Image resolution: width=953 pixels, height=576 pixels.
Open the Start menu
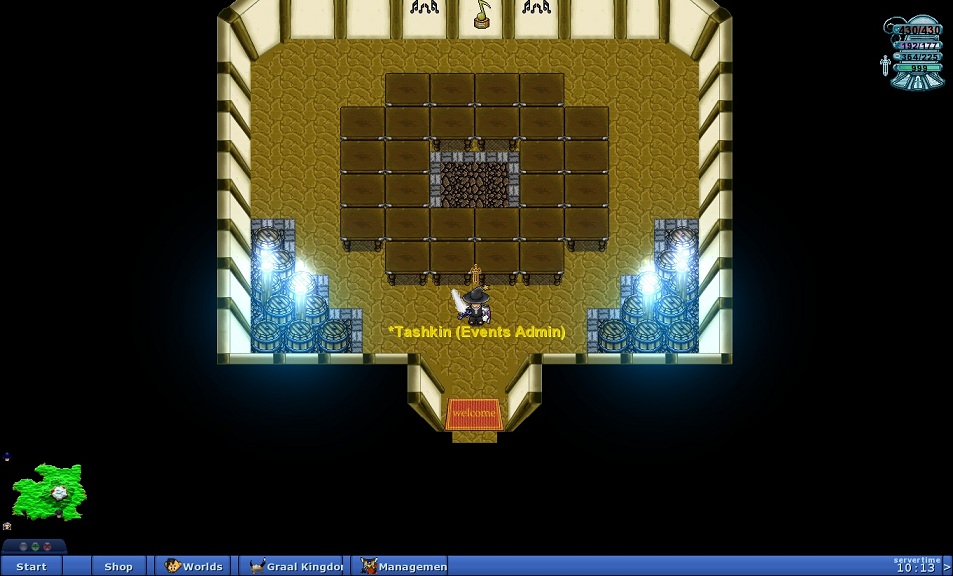coord(31,566)
